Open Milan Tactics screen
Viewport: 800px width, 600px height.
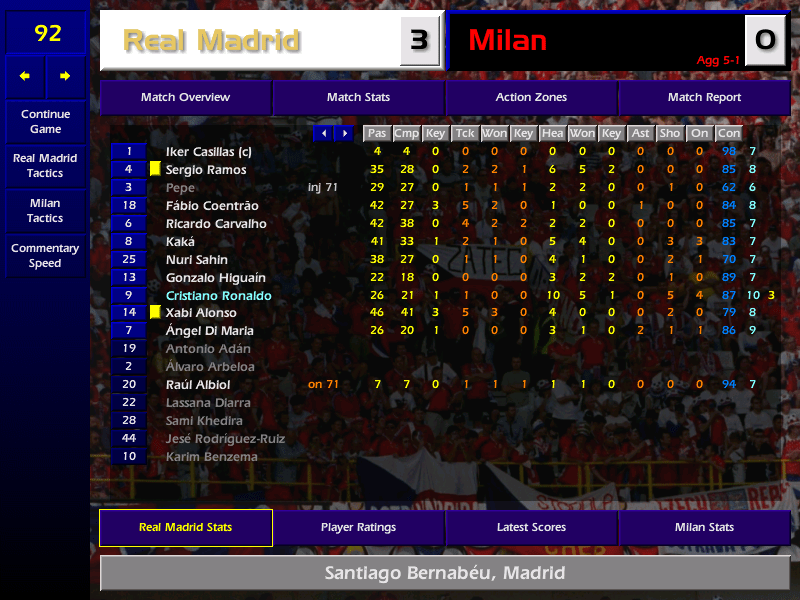click(x=45, y=211)
